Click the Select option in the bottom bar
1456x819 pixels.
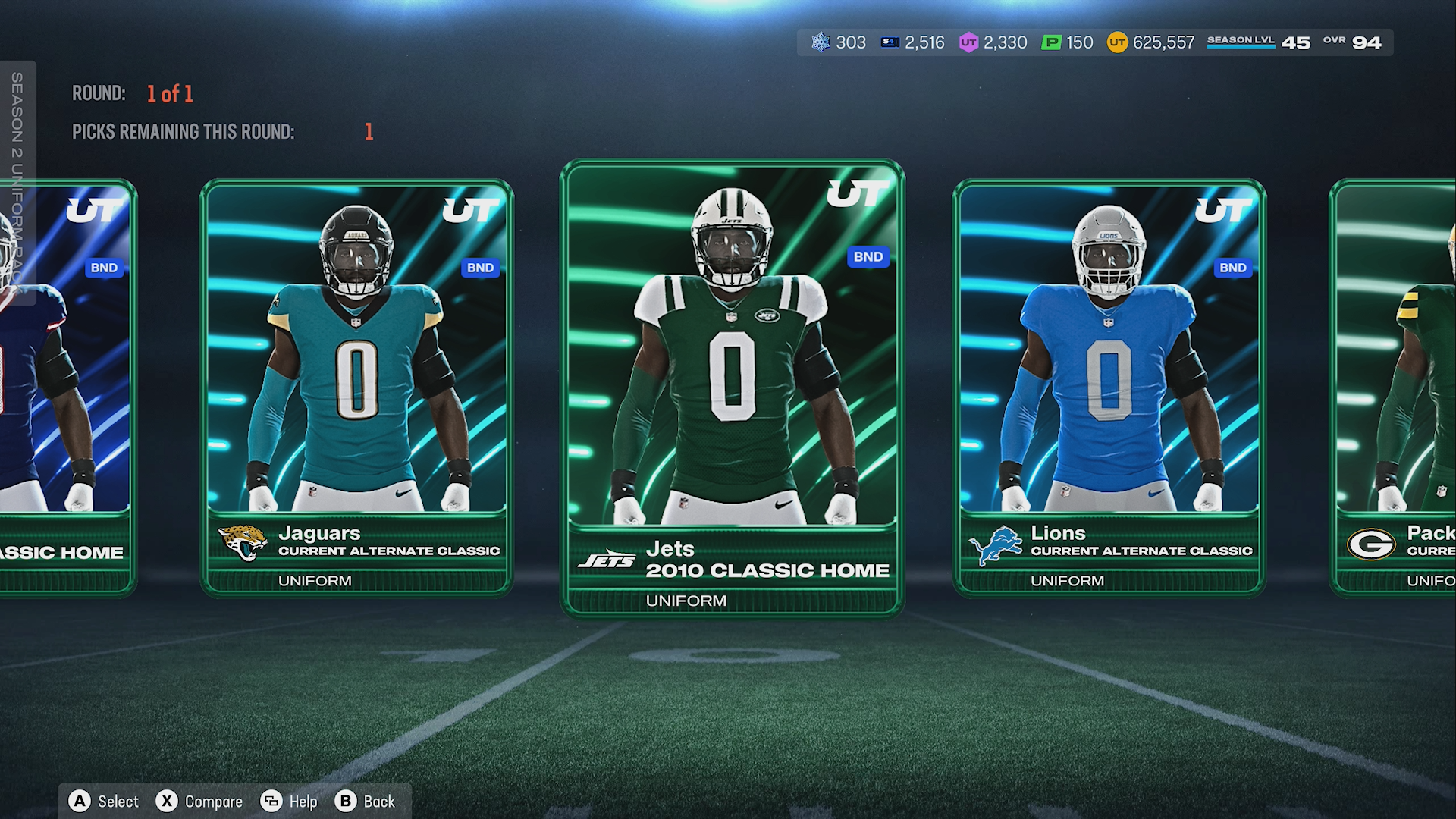[104, 802]
